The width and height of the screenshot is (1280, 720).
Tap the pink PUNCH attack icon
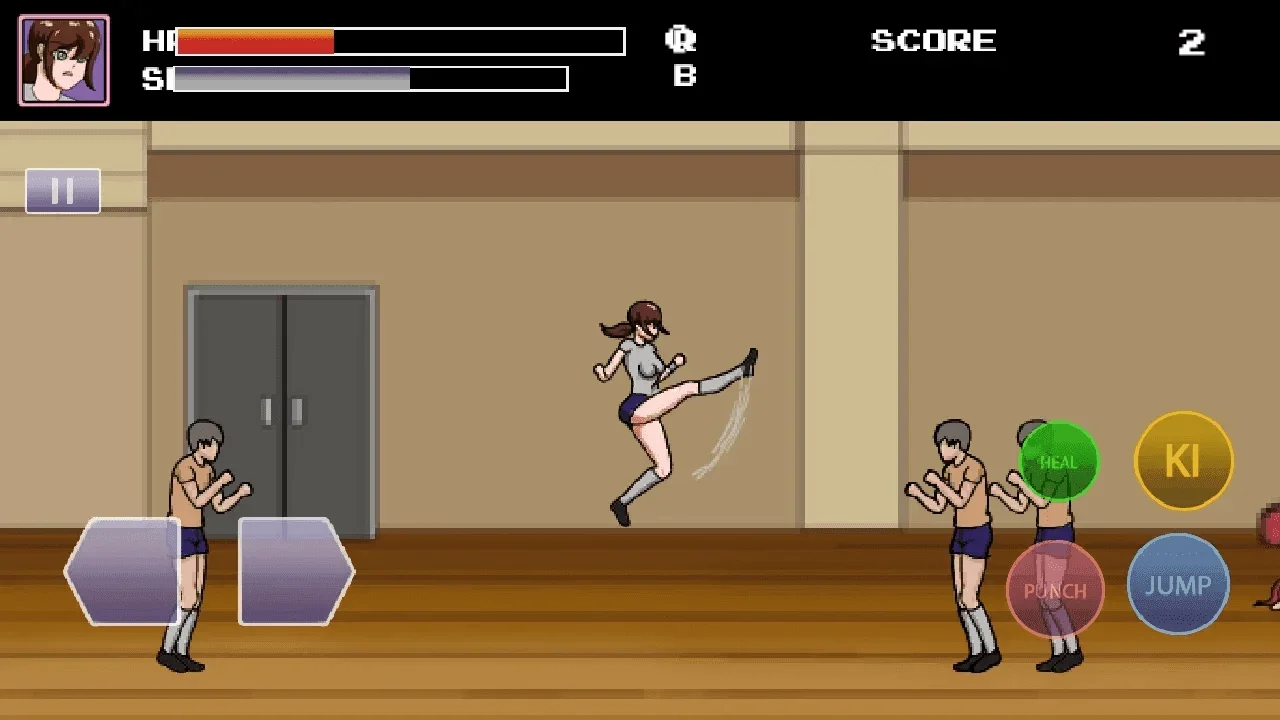(x=1054, y=591)
